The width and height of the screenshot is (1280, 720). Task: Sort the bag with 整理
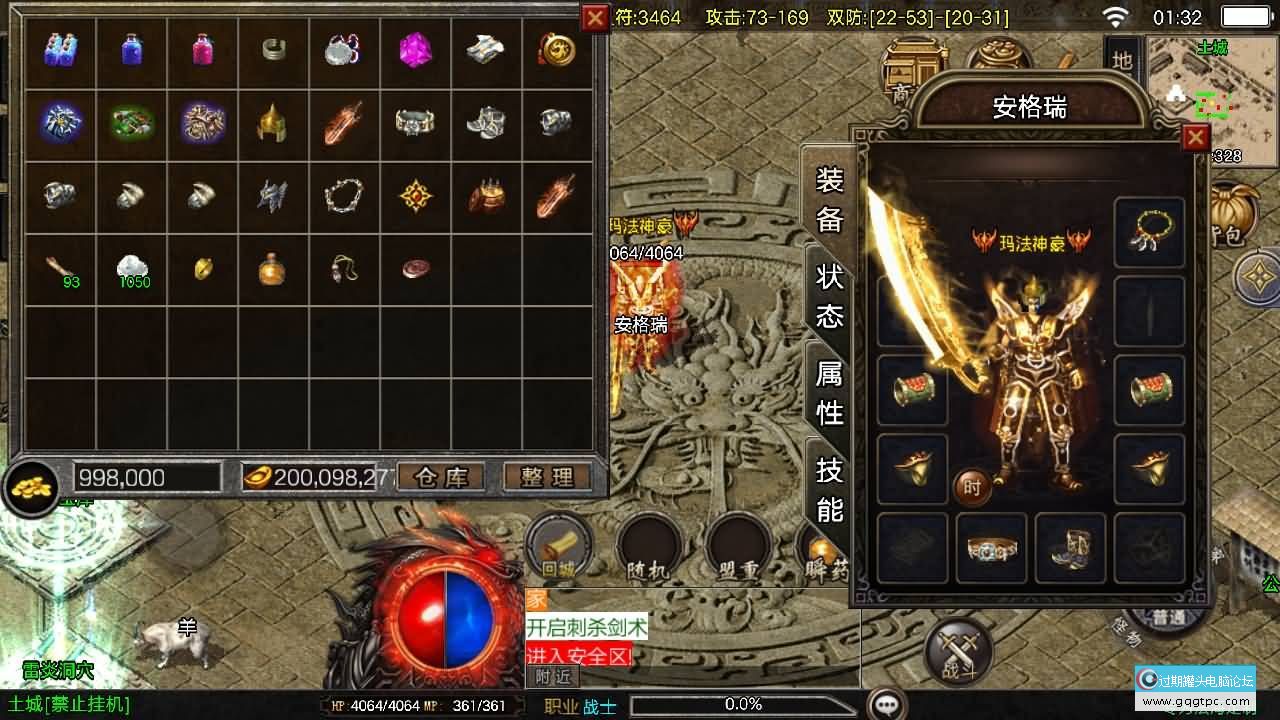click(x=546, y=477)
